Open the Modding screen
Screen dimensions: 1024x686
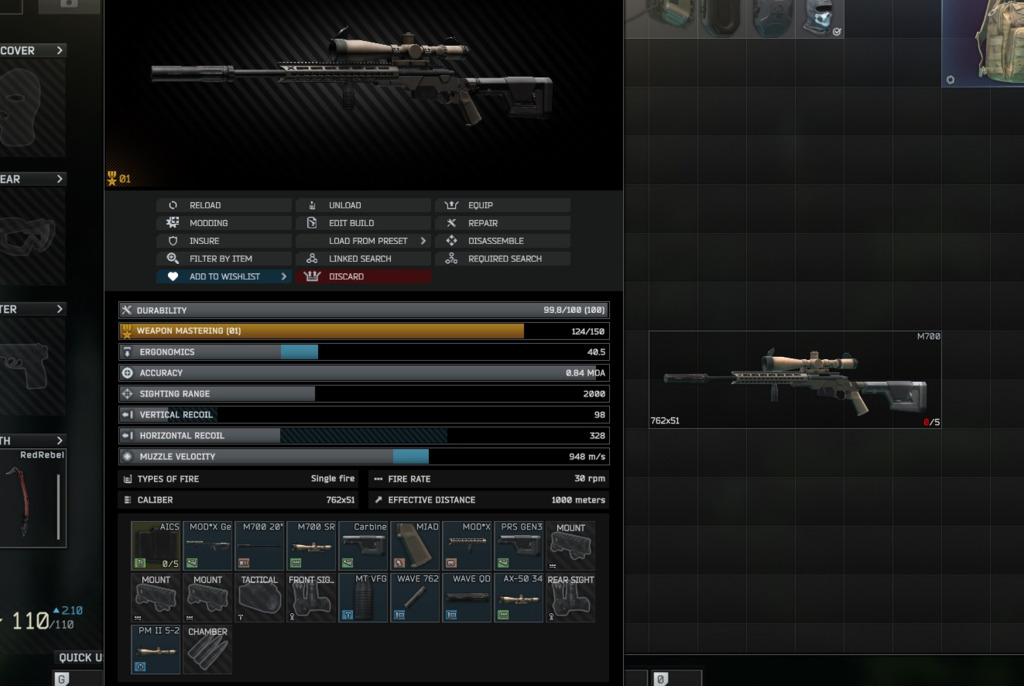tap(224, 223)
